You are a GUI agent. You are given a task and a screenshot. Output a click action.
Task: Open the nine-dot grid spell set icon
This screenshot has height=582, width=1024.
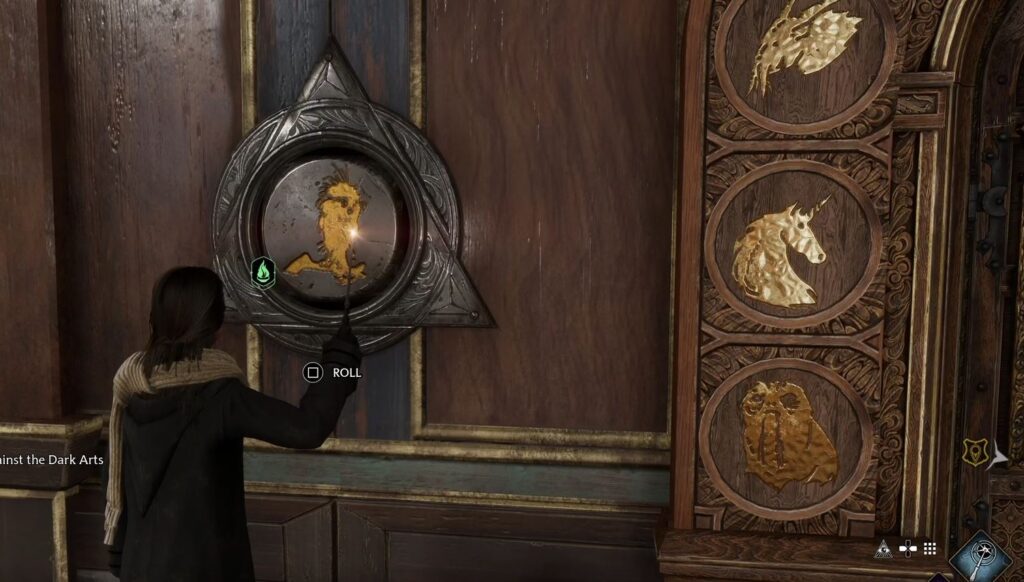(x=929, y=548)
